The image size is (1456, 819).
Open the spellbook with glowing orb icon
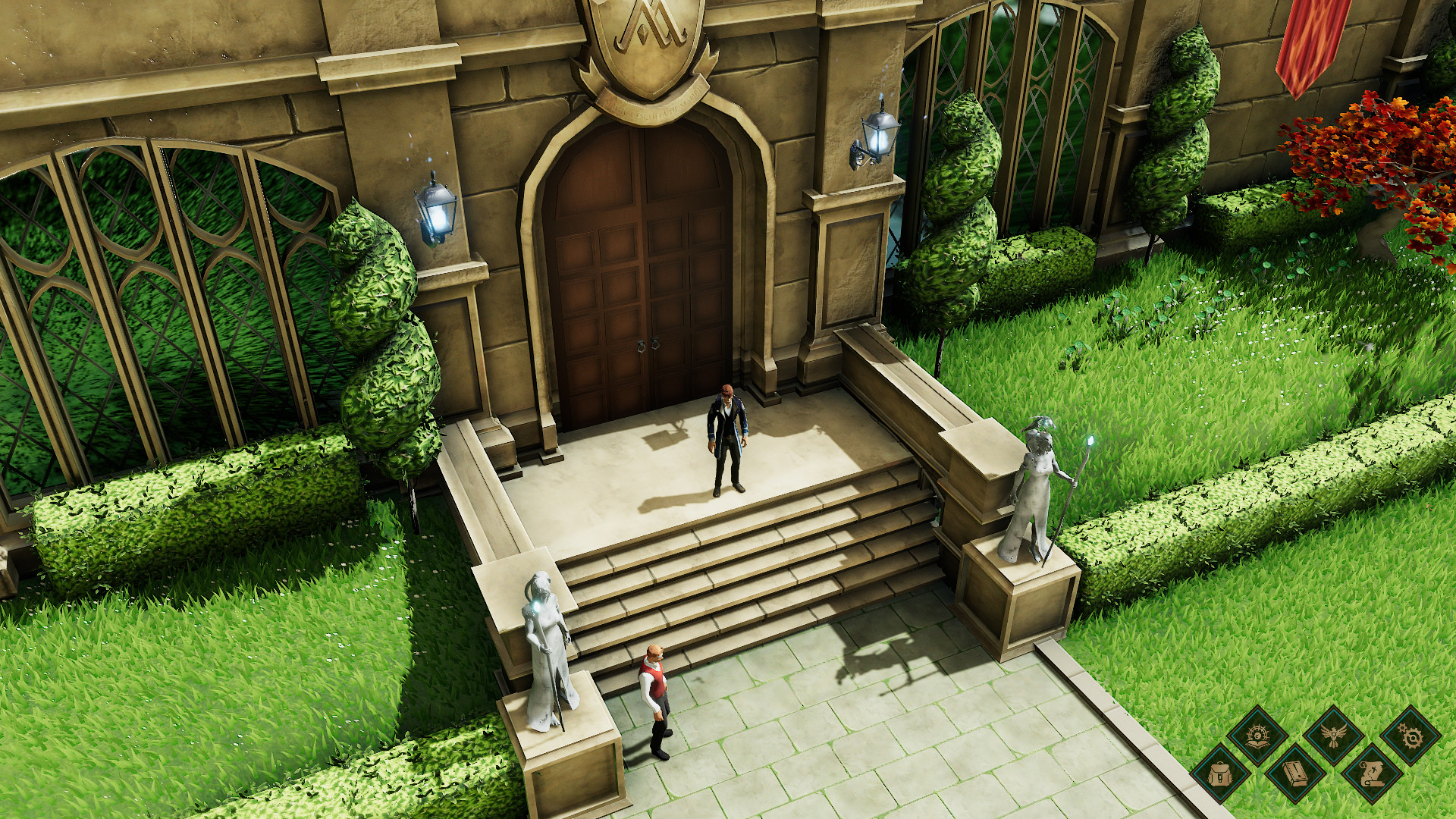(x=1258, y=736)
